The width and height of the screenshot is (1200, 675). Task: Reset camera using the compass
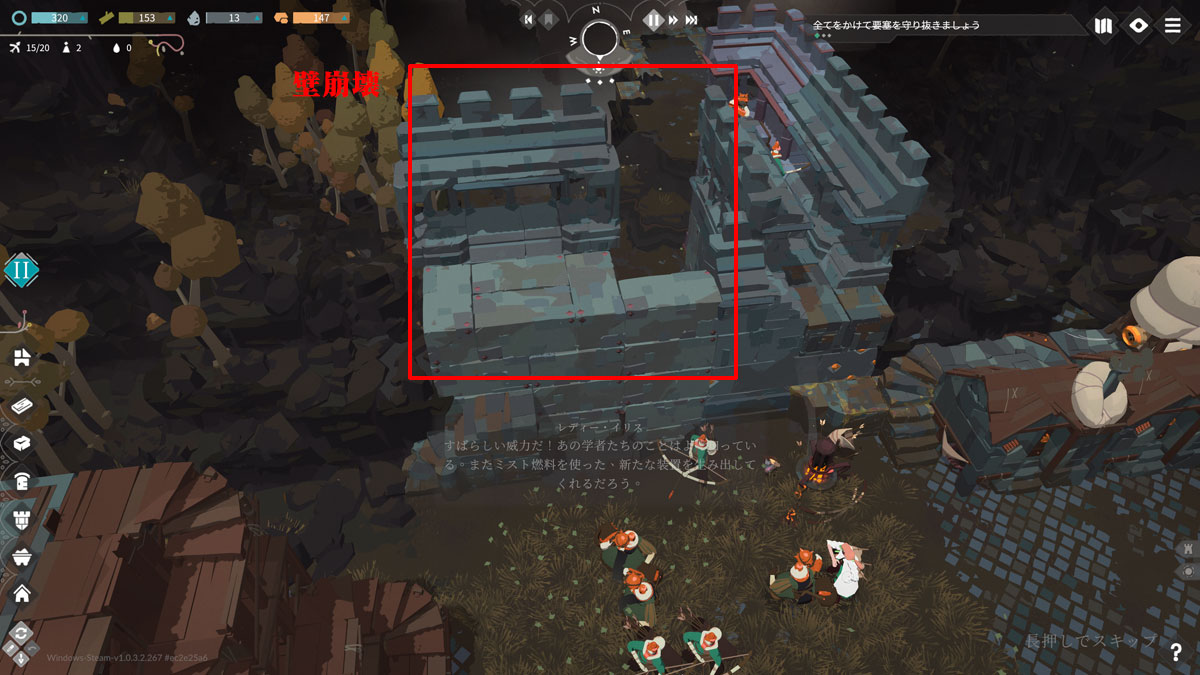[600, 39]
